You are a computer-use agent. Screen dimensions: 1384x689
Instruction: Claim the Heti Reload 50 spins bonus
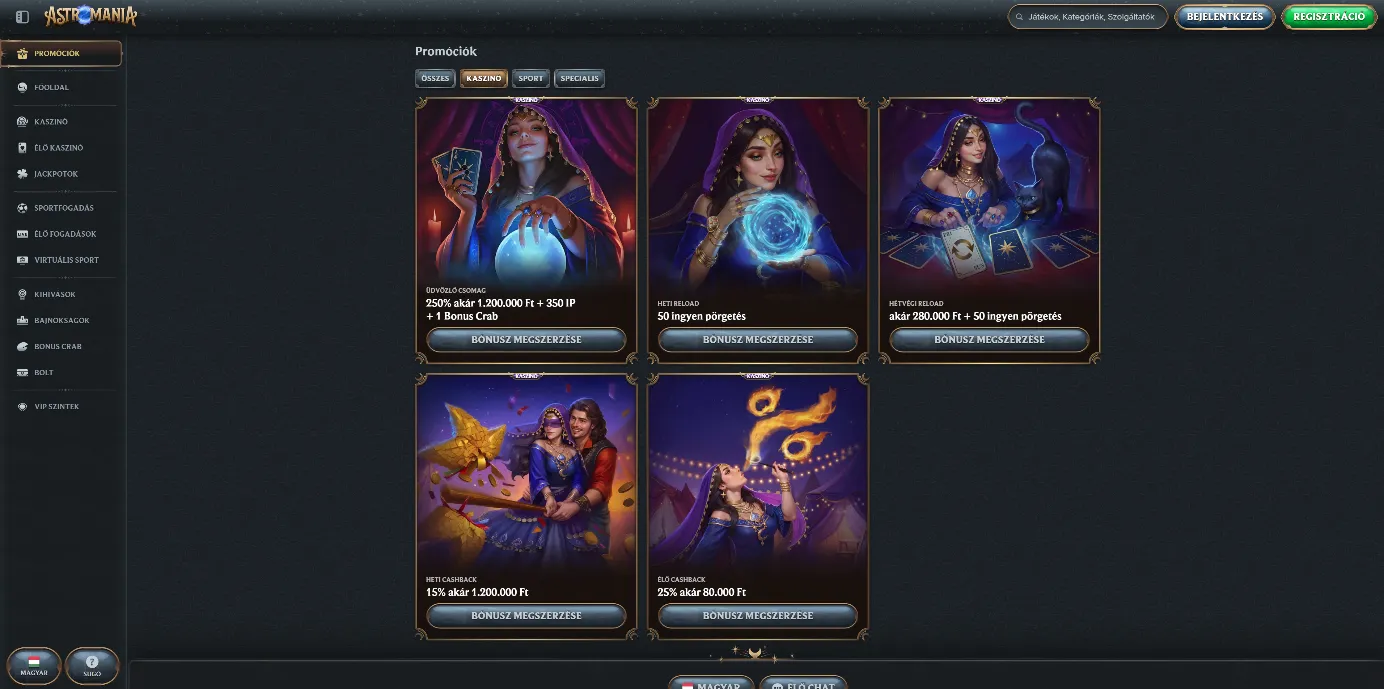click(x=757, y=339)
